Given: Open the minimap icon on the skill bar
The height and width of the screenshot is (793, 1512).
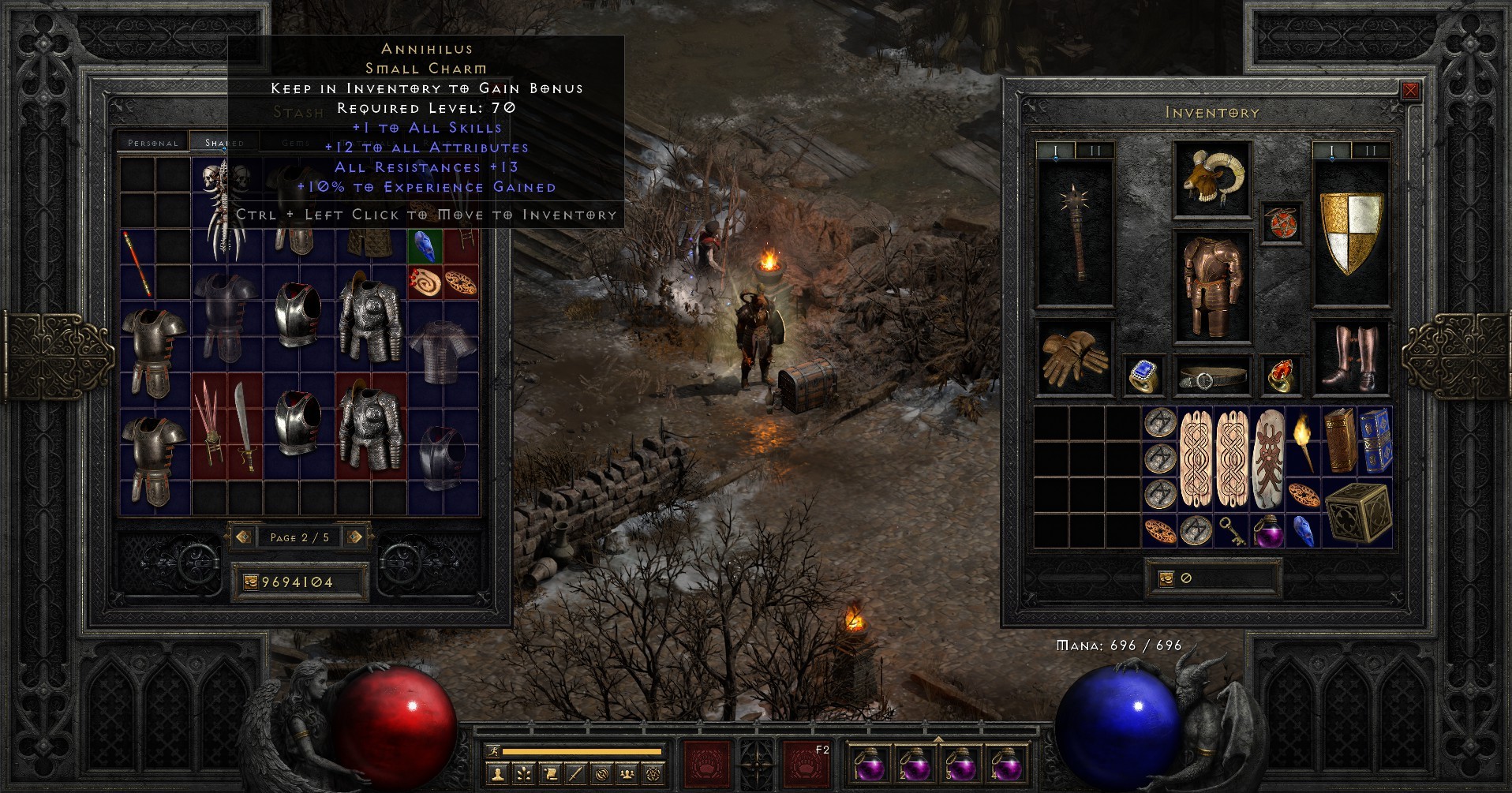Looking at the screenshot, I should [x=601, y=775].
